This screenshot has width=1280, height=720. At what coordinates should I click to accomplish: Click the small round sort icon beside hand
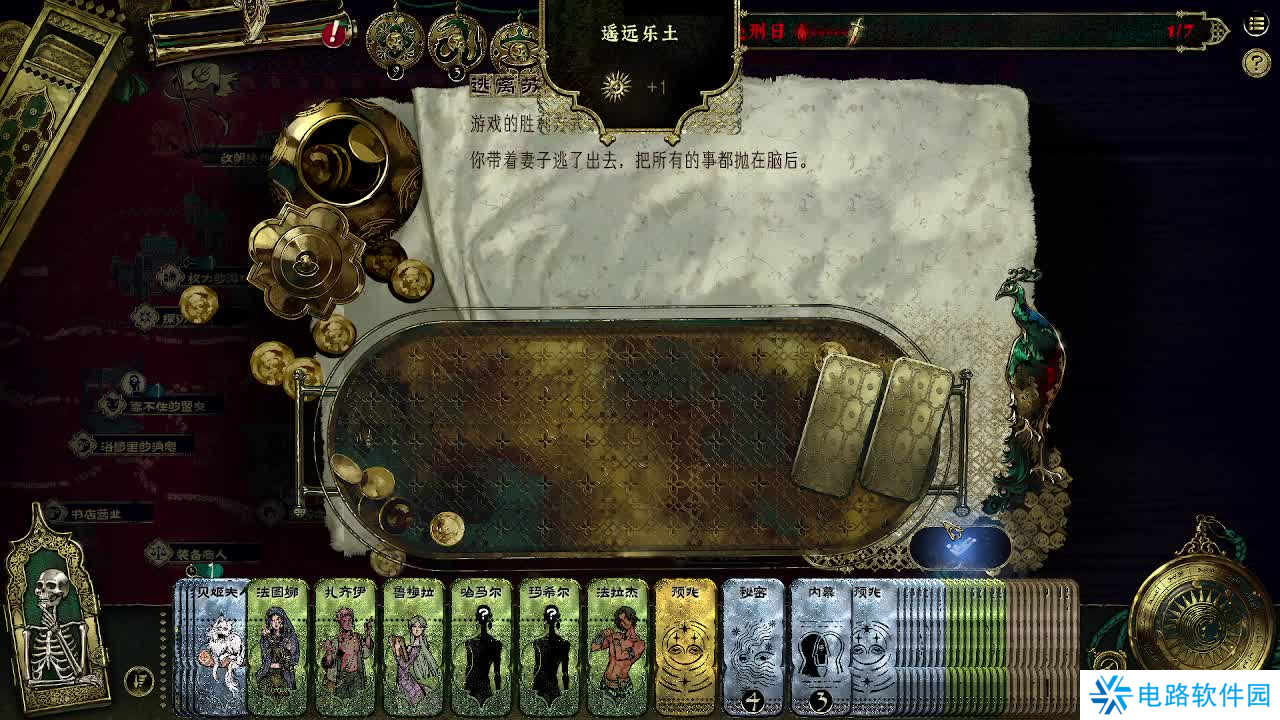[x=140, y=681]
